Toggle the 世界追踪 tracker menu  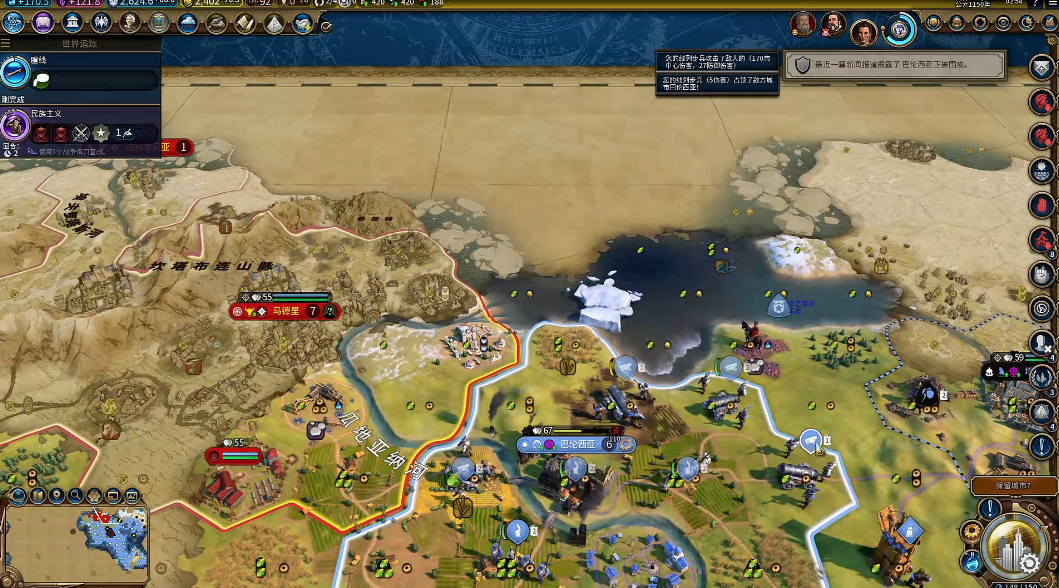pyautogui.click(x=7, y=44)
